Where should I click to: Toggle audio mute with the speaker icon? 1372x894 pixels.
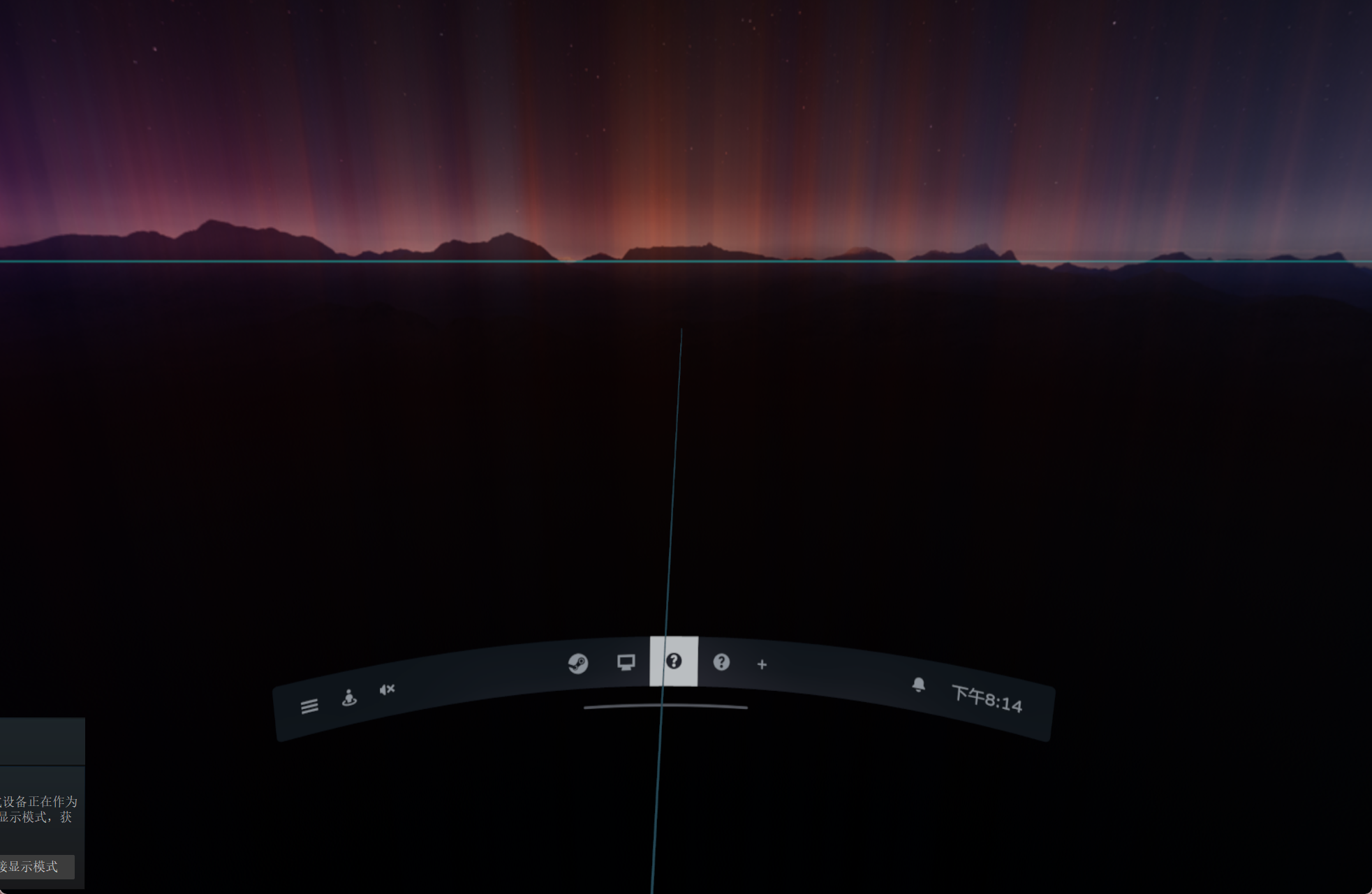pyautogui.click(x=387, y=690)
